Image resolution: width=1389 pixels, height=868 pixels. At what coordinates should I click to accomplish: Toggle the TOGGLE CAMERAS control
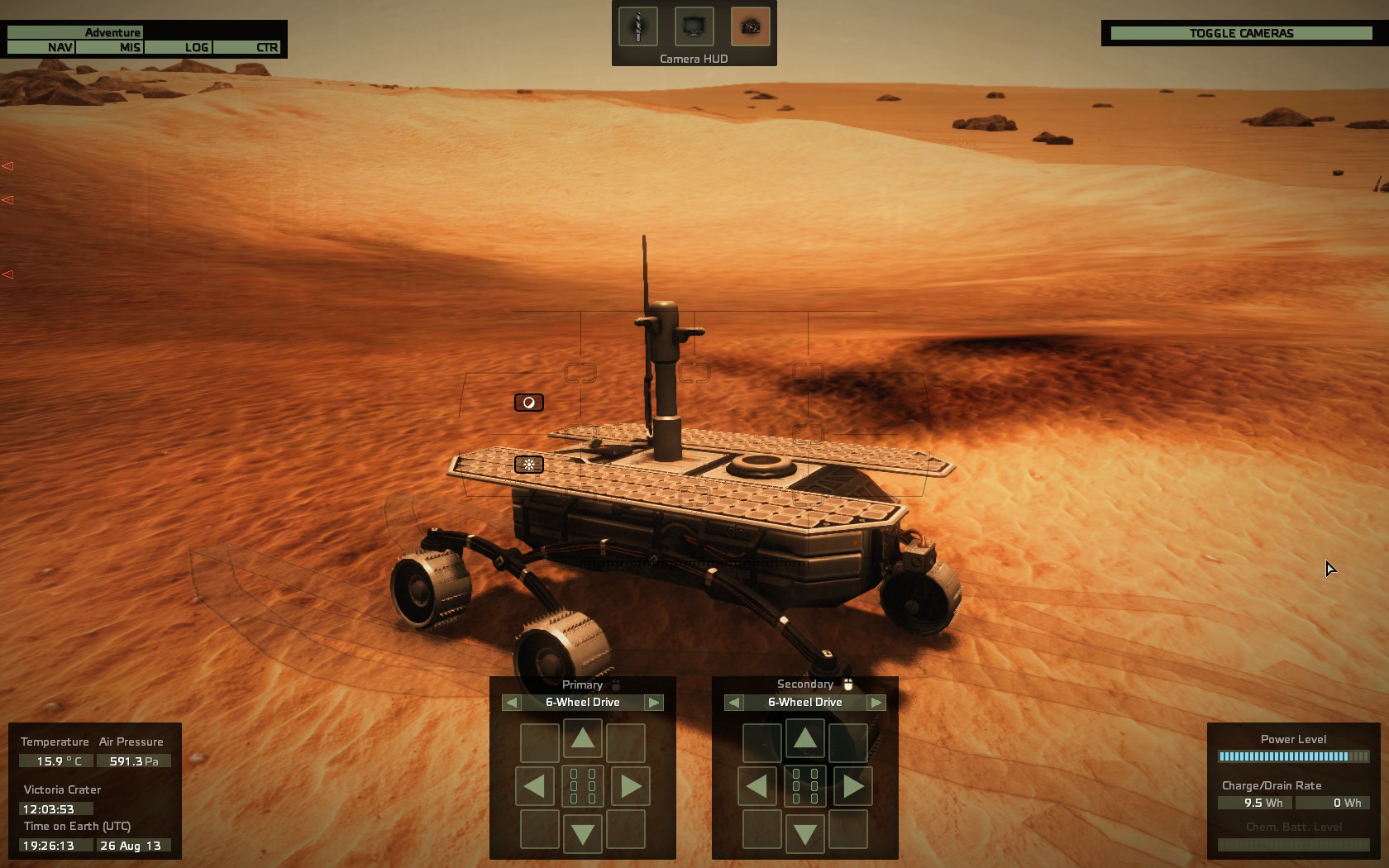[x=1239, y=33]
